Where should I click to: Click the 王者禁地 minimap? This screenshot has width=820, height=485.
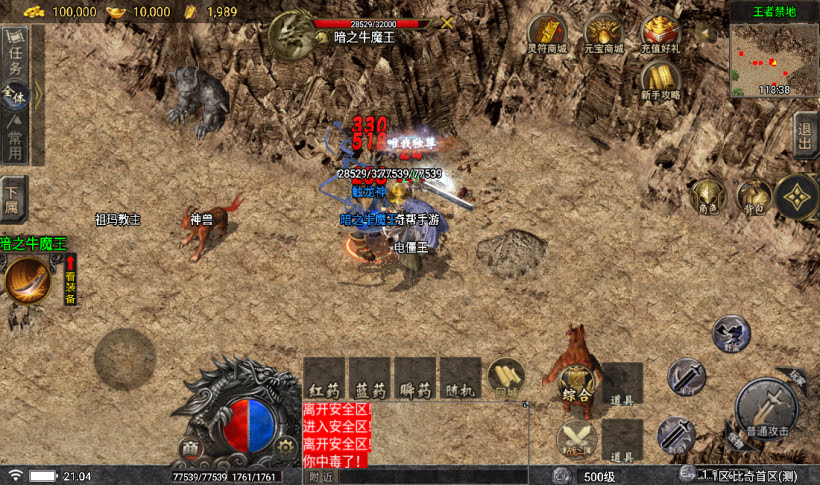click(x=774, y=56)
